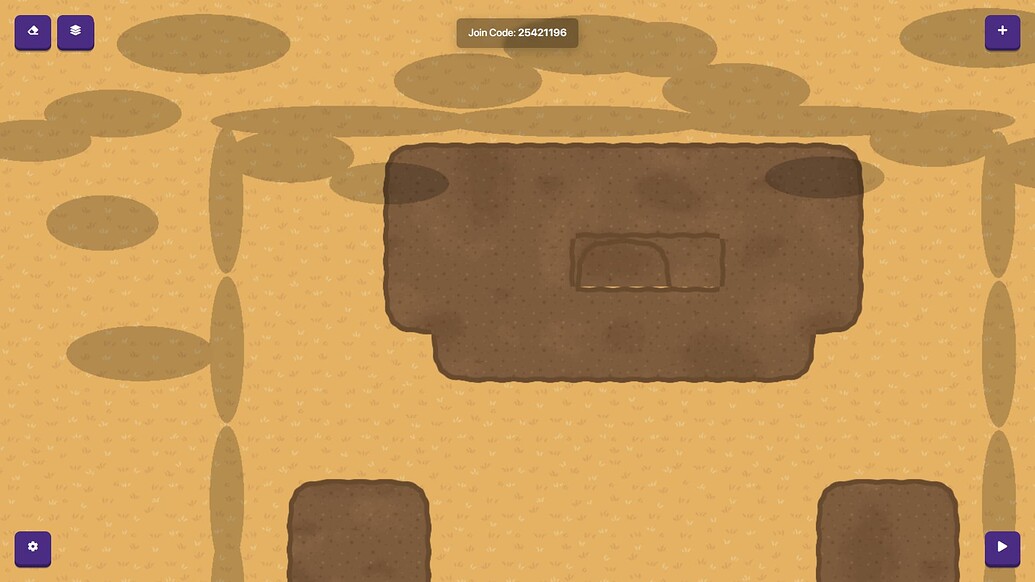Click the plus add button
Image resolution: width=1035 pixels, height=582 pixels.
tap(1002, 32)
